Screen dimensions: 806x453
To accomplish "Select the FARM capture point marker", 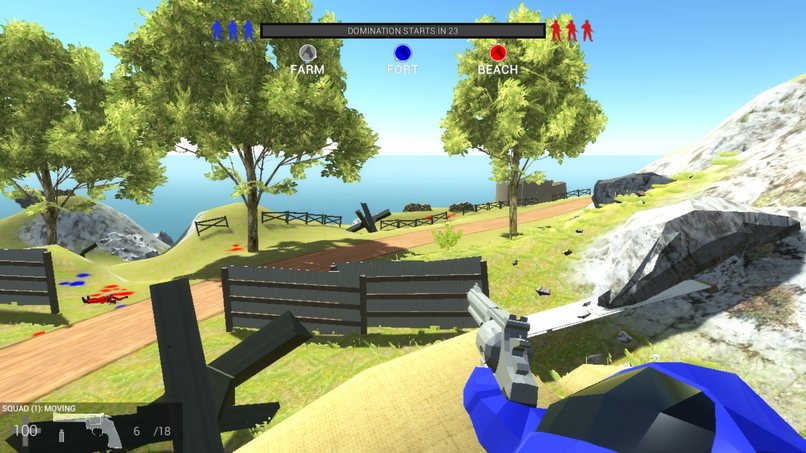I will point(307,53).
